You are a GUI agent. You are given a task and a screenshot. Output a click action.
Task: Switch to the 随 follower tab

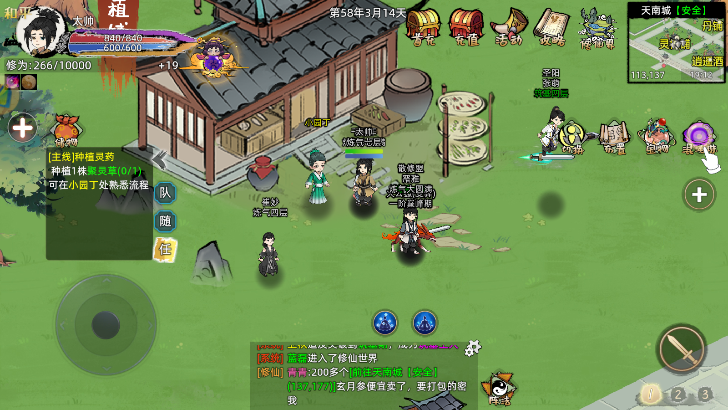(165, 221)
